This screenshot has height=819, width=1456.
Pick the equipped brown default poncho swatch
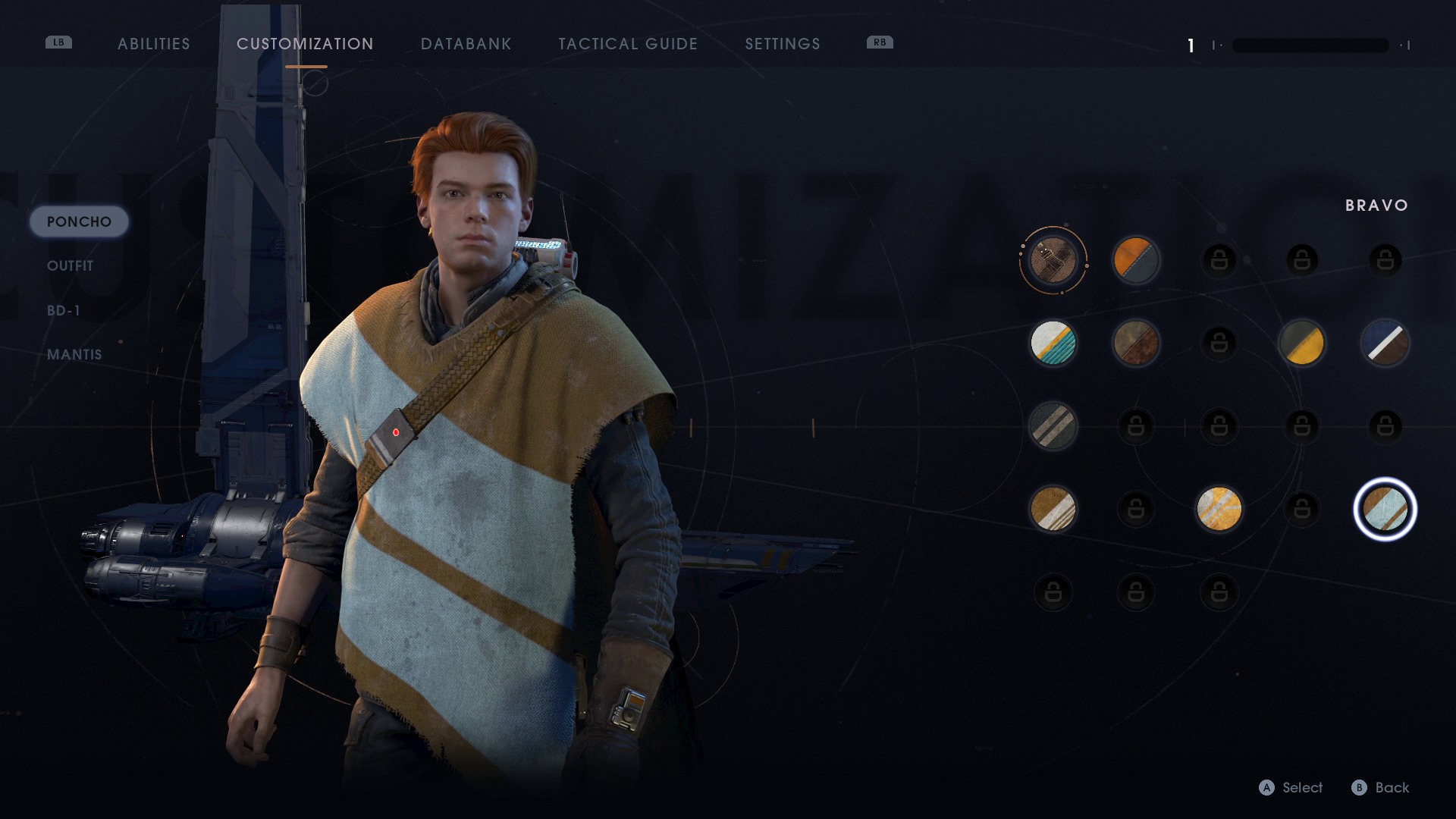click(1053, 260)
